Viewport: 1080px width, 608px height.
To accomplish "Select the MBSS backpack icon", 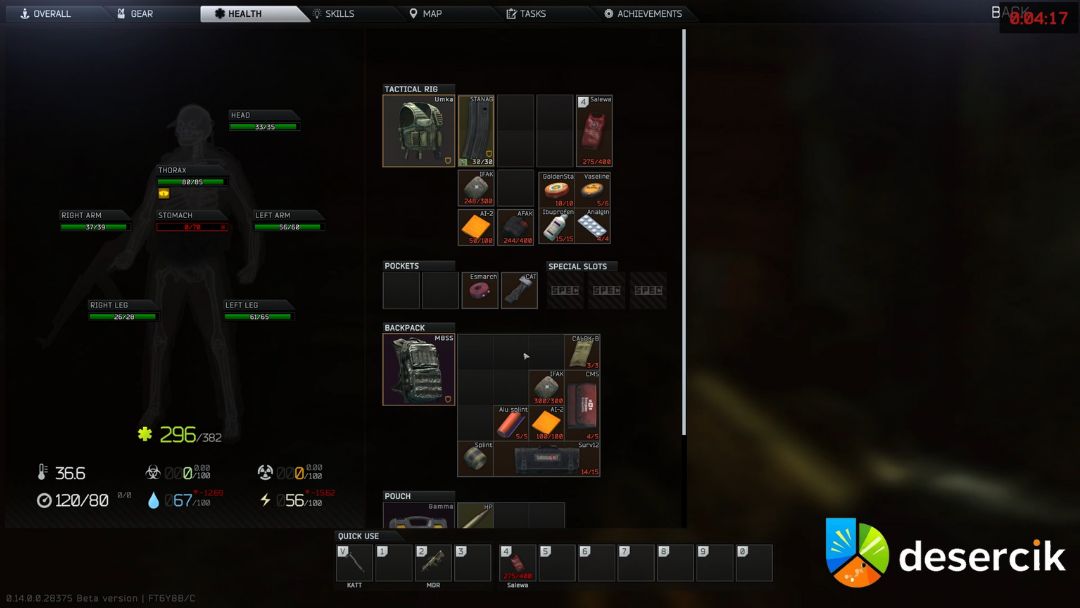I will point(419,369).
